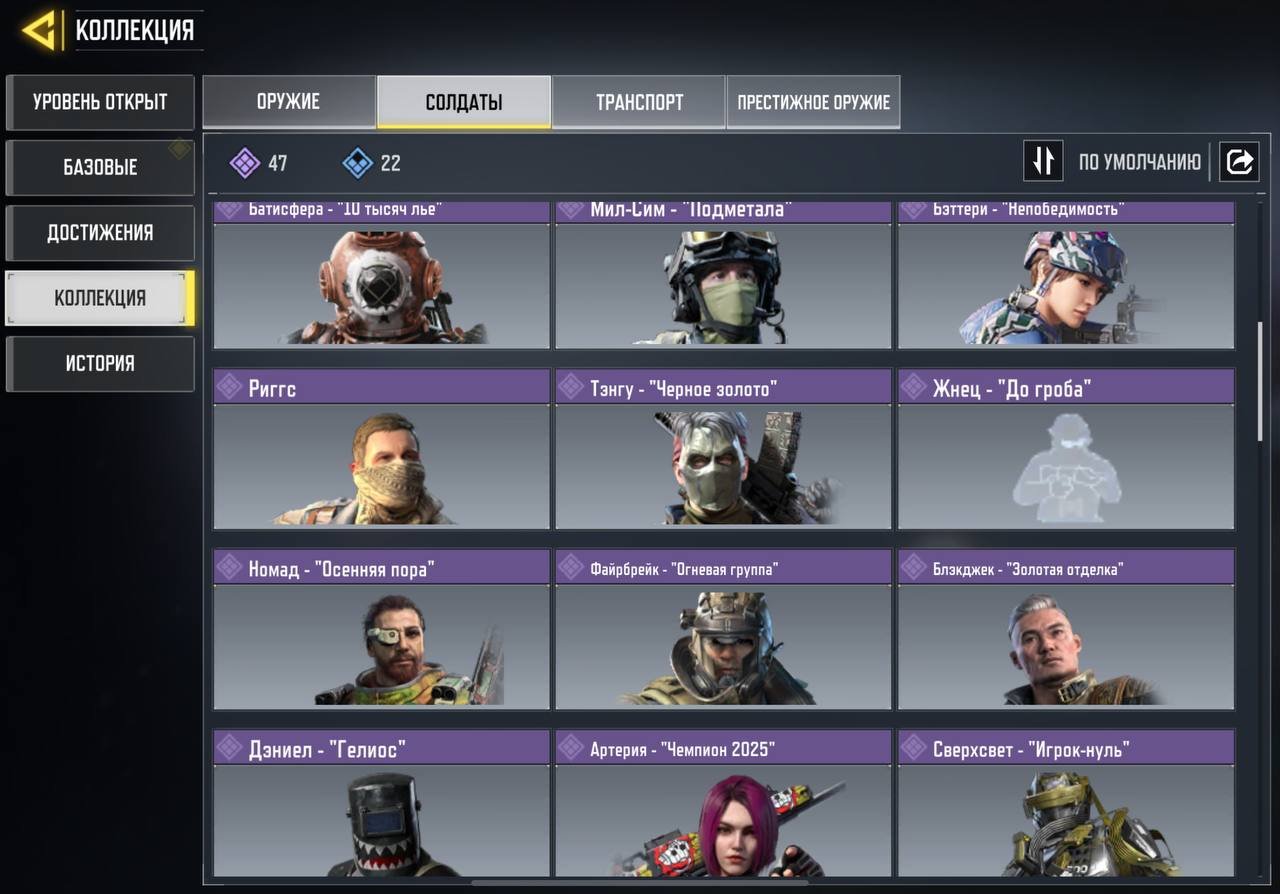Choose Тэнгу "Черное золото" soldier card
Viewport: 1280px width, 894px height.
tap(723, 450)
